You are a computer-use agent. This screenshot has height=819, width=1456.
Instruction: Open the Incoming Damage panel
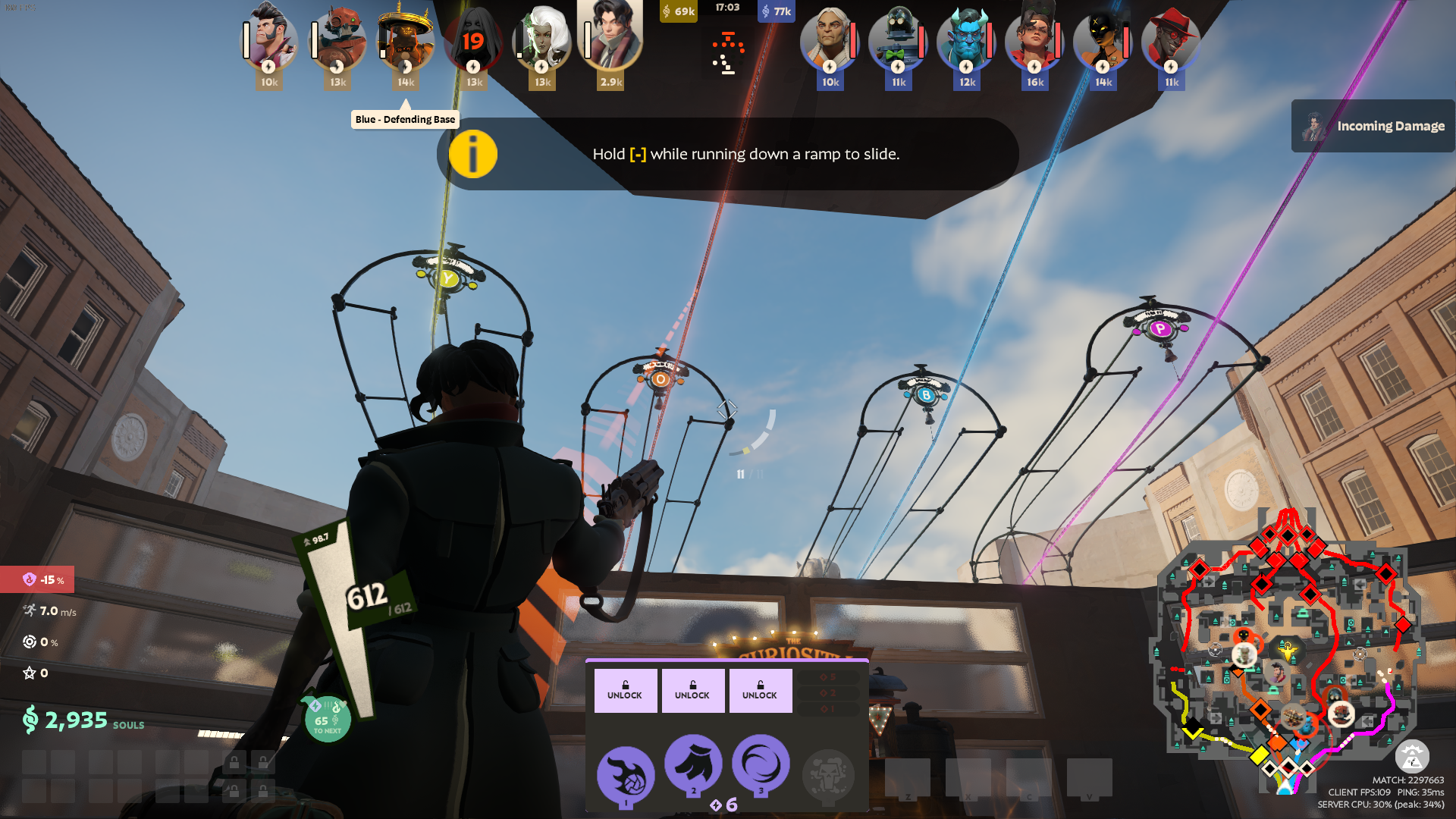(1373, 126)
